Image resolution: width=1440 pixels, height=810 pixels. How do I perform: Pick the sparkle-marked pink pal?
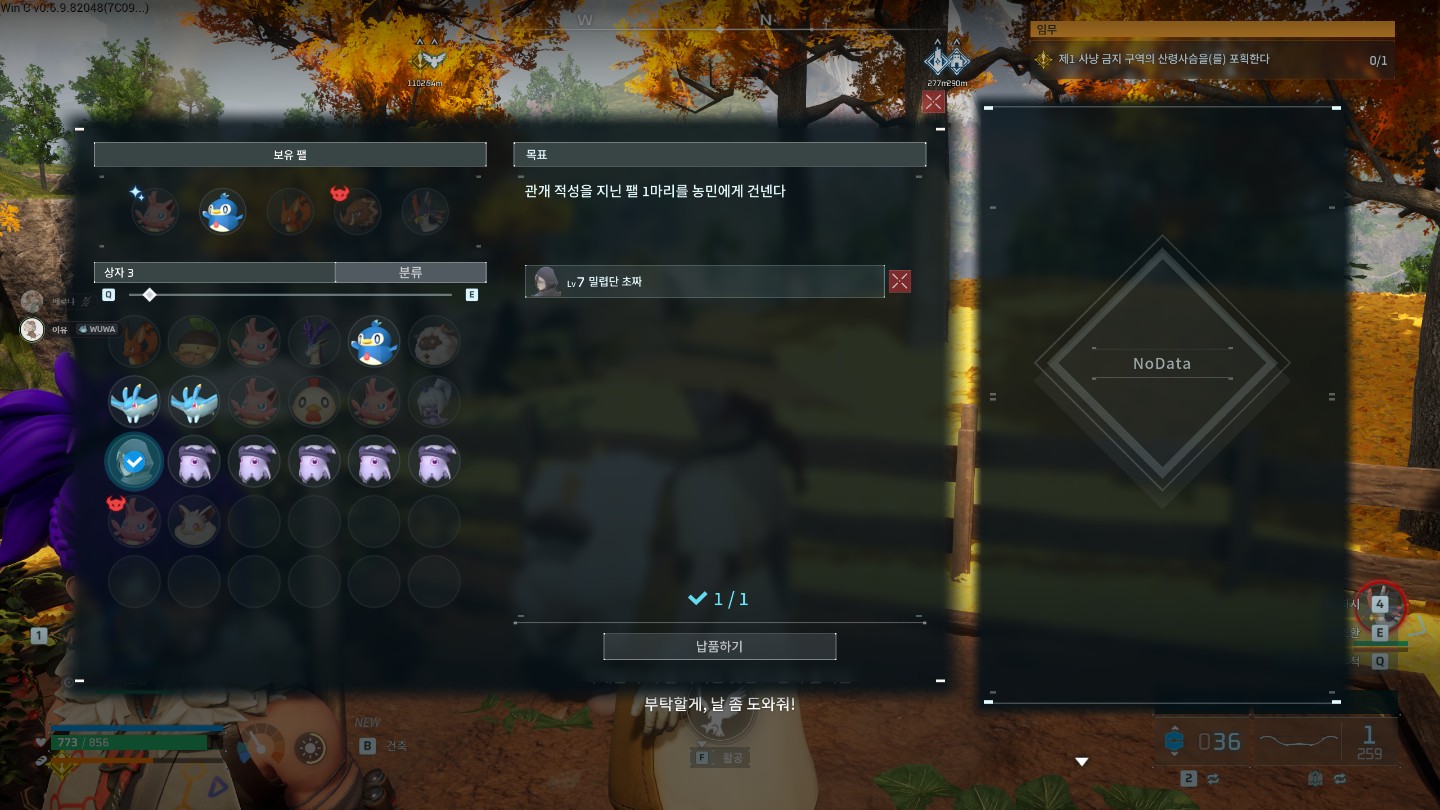[x=155, y=211]
